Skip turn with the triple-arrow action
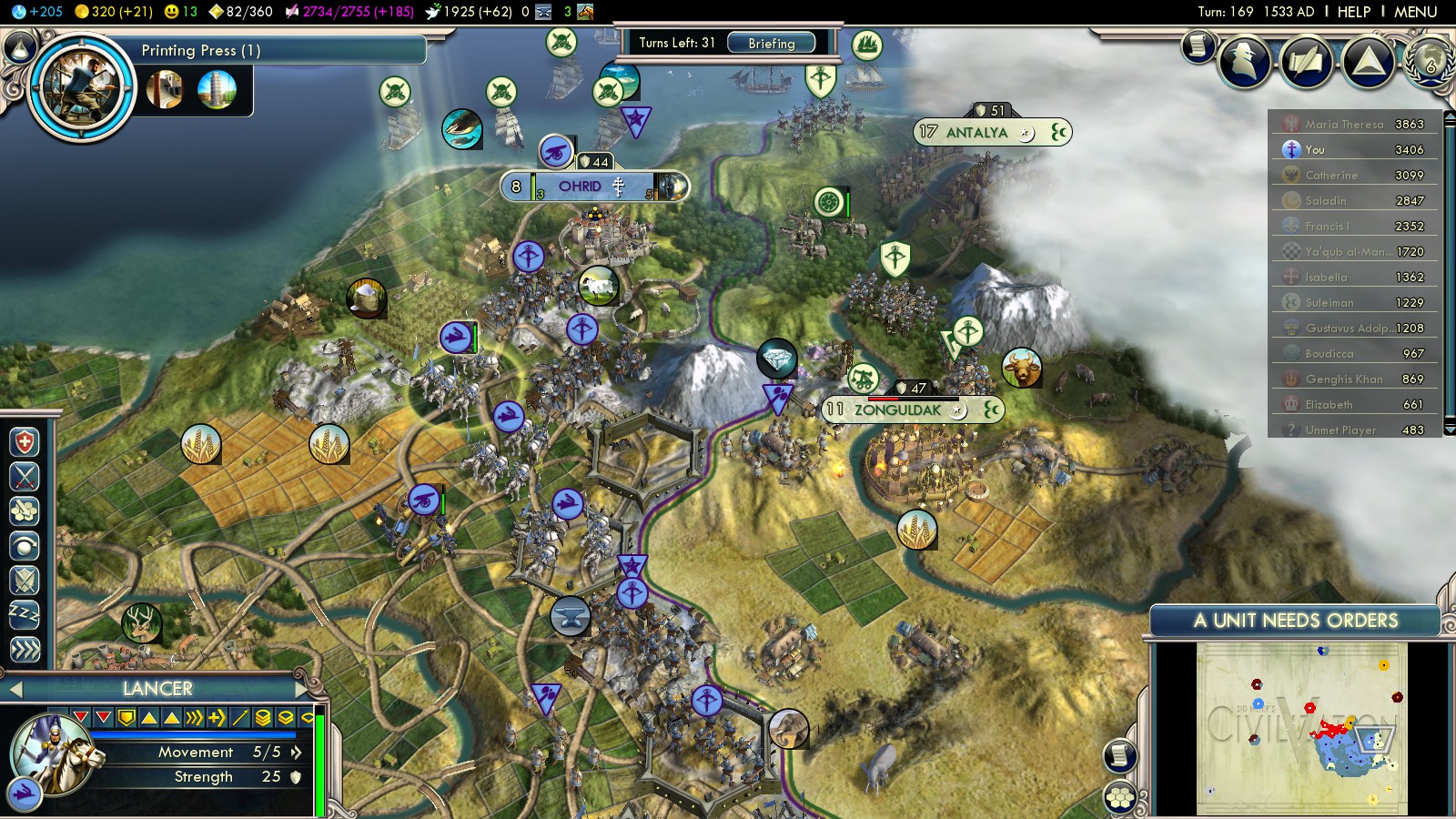 click(x=25, y=650)
